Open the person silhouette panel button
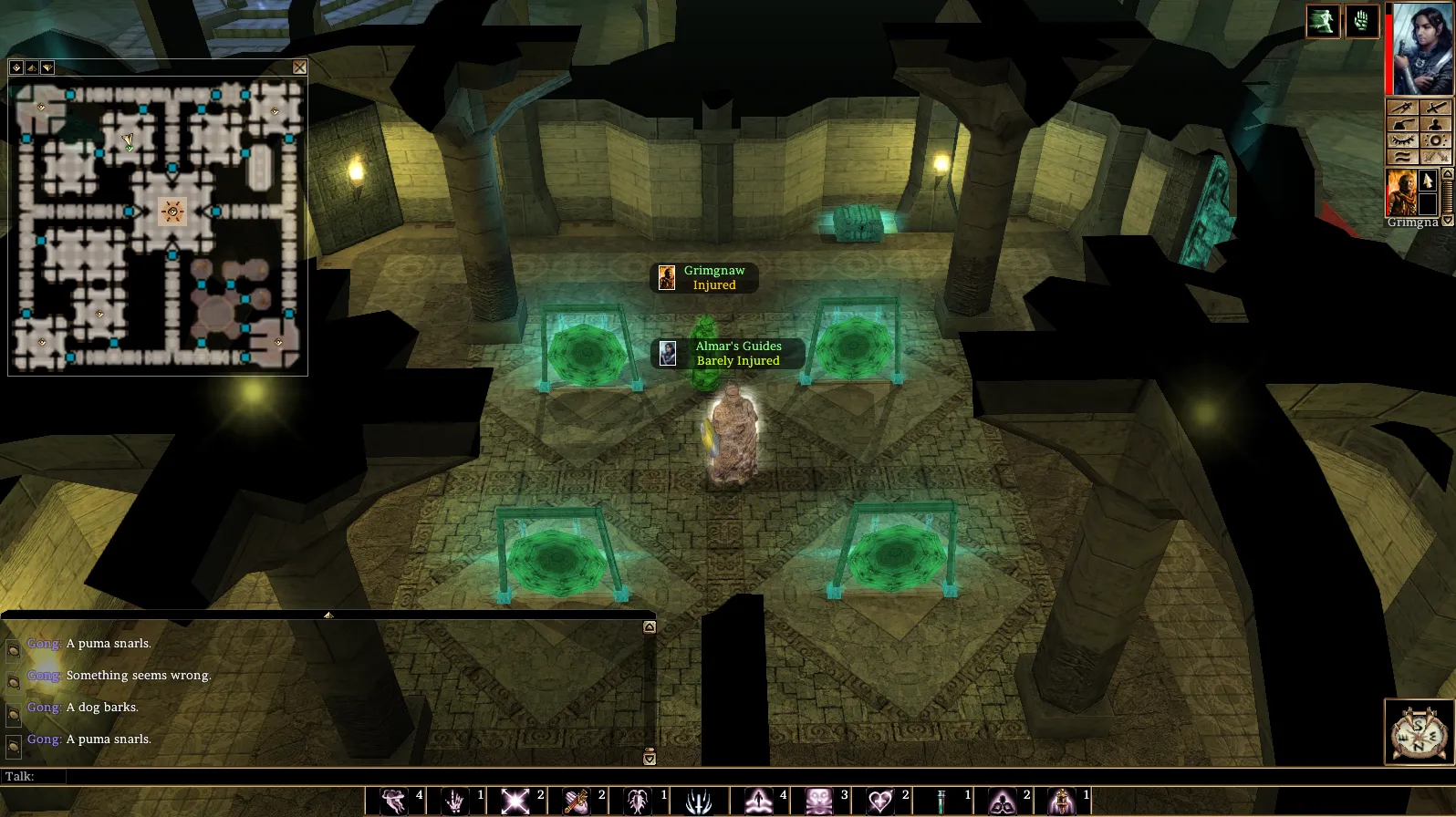1456x817 pixels. (1435, 124)
